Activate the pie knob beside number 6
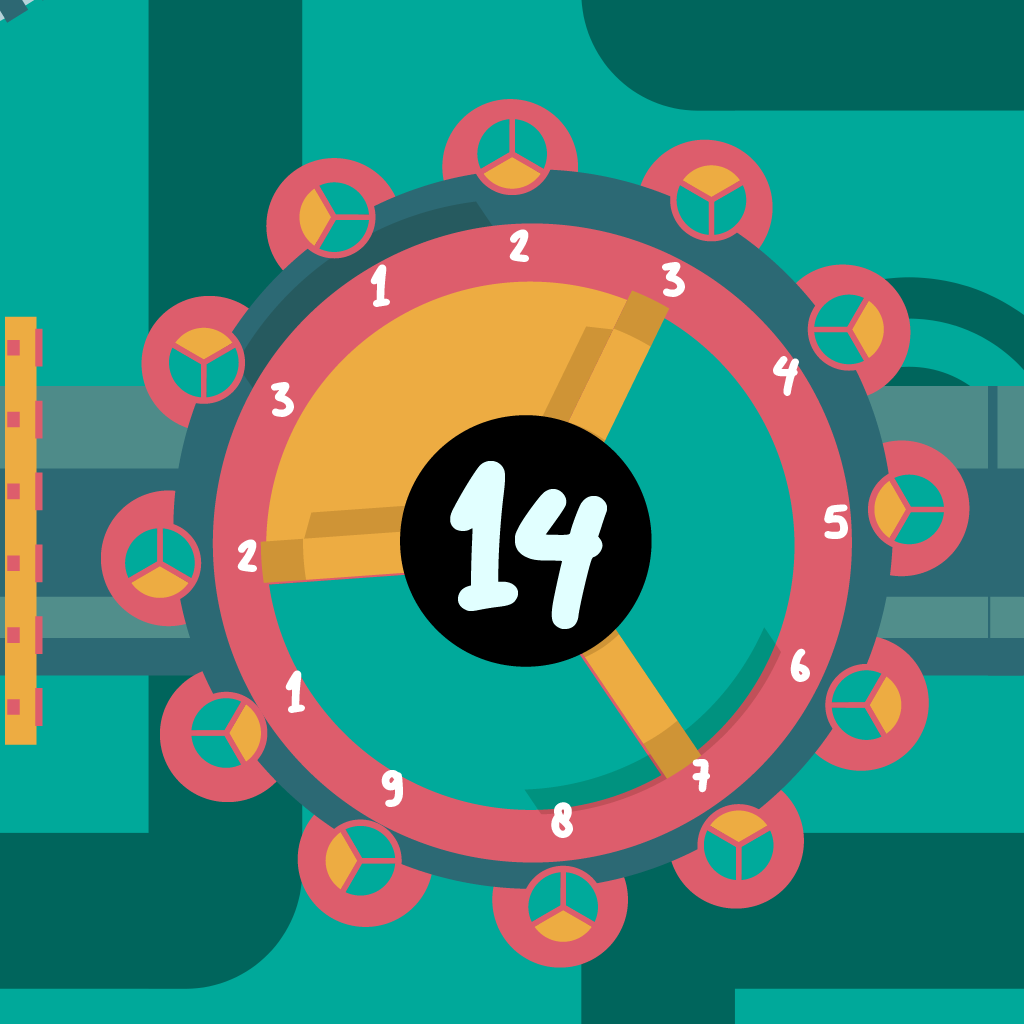The image size is (1024, 1024). [865, 703]
